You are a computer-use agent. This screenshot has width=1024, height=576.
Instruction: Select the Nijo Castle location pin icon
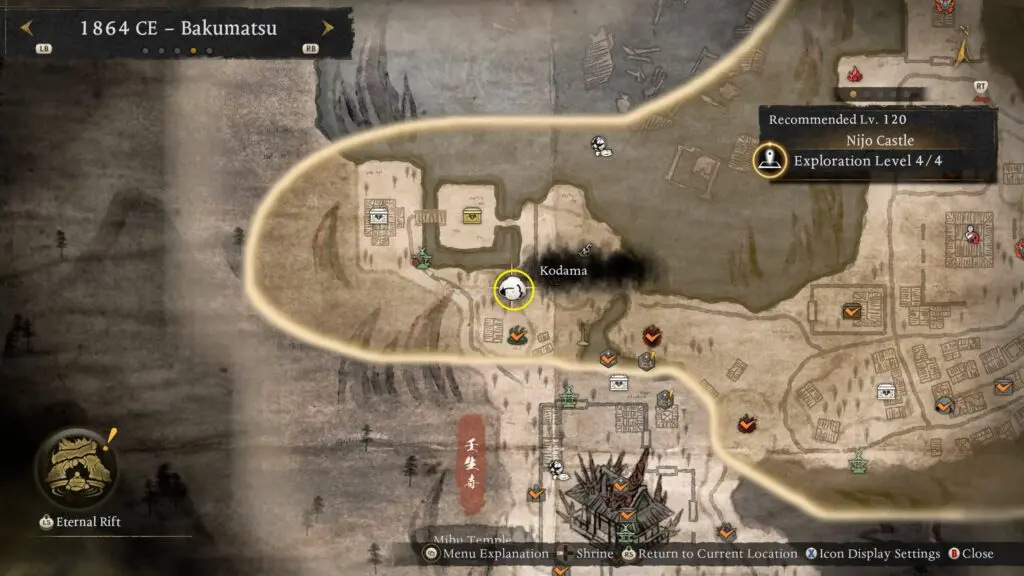[770, 159]
